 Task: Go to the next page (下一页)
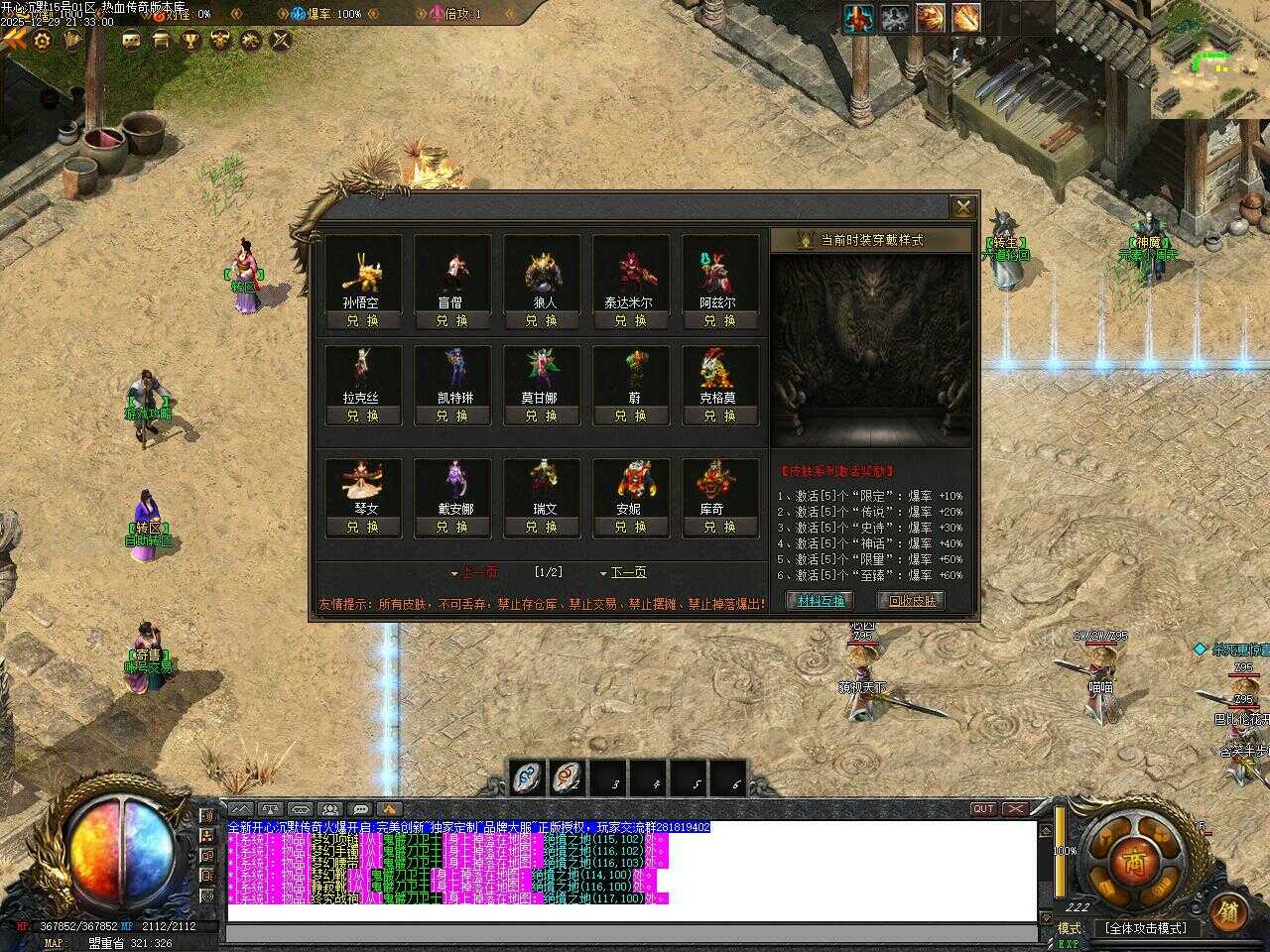[625, 572]
